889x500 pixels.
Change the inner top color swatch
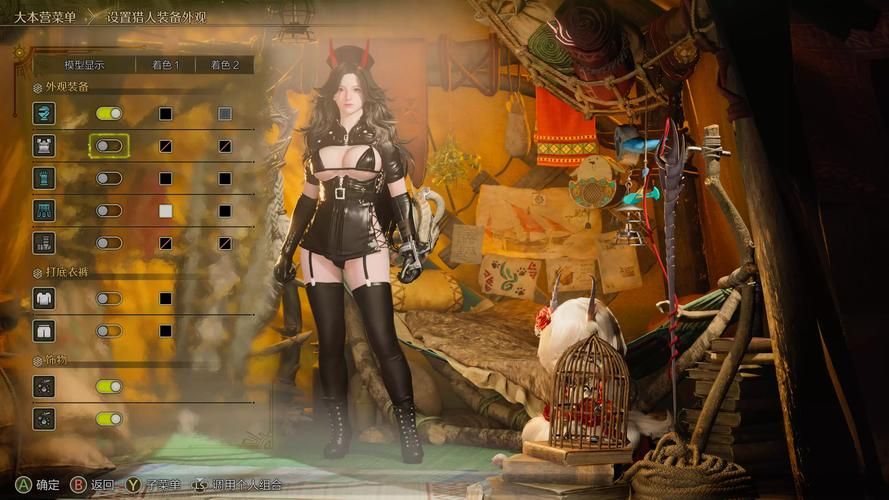click(x=165, y=298)
